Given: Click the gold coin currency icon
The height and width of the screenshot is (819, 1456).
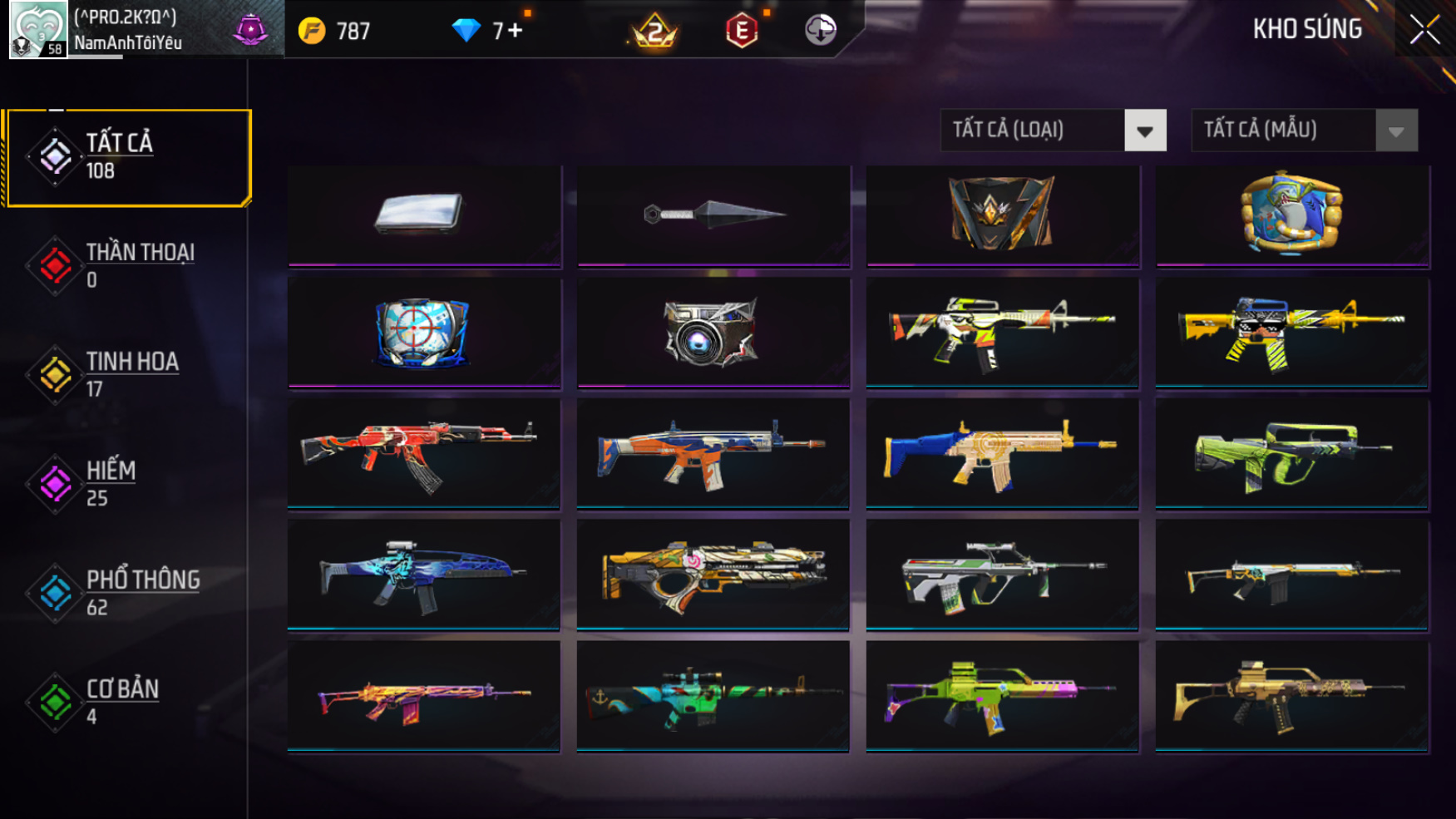Looking at the screenshot, I should 312,32.
